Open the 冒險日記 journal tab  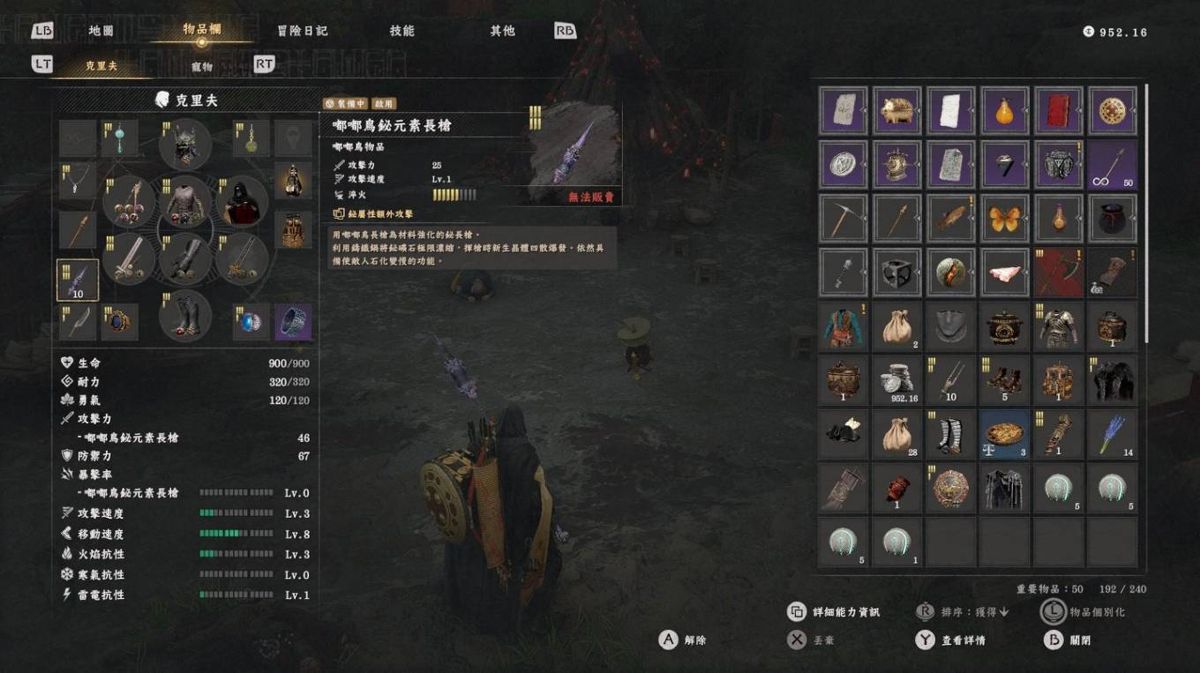[302, 30]
